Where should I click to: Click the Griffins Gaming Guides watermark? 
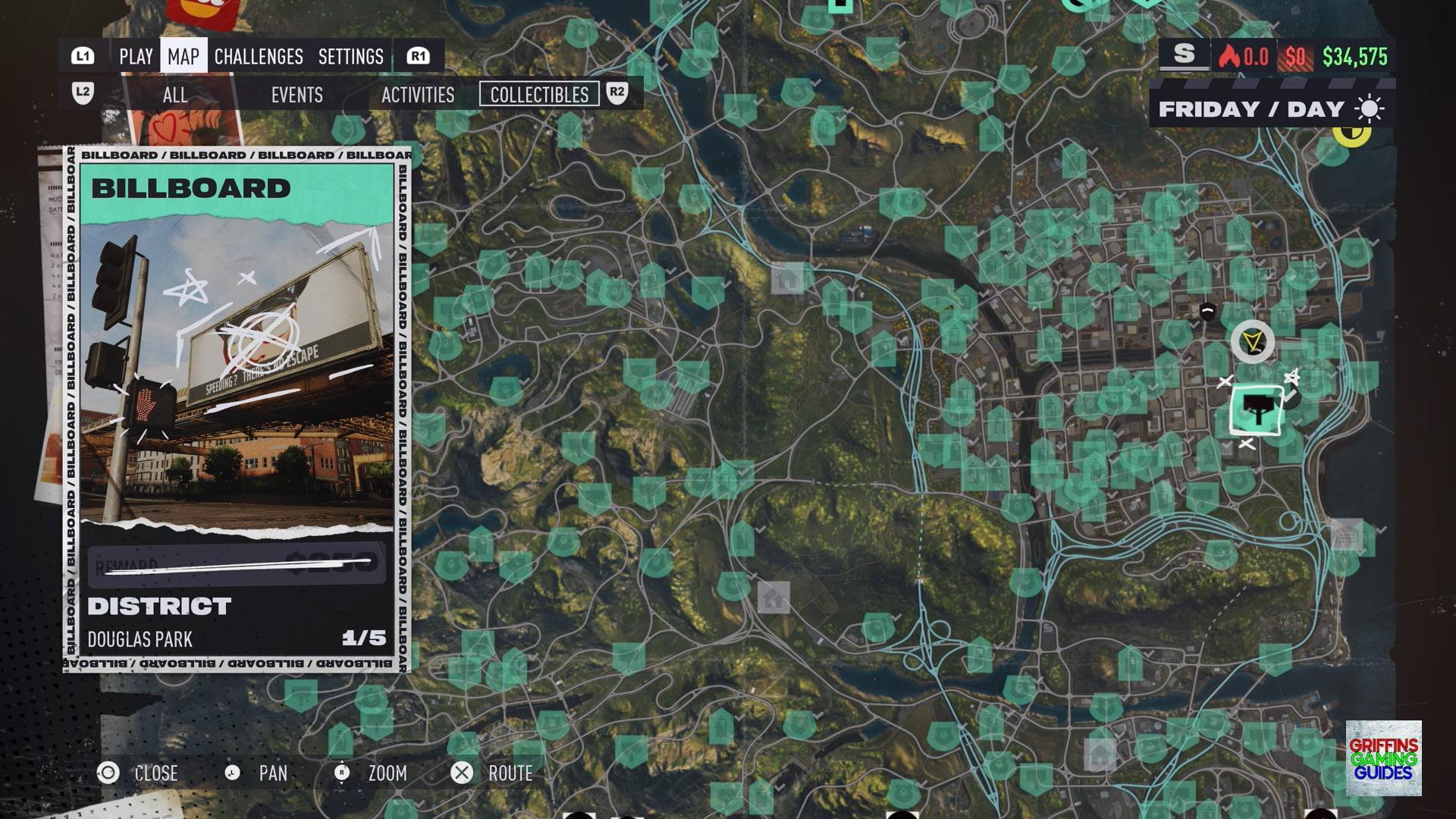tap(1383, 758)
